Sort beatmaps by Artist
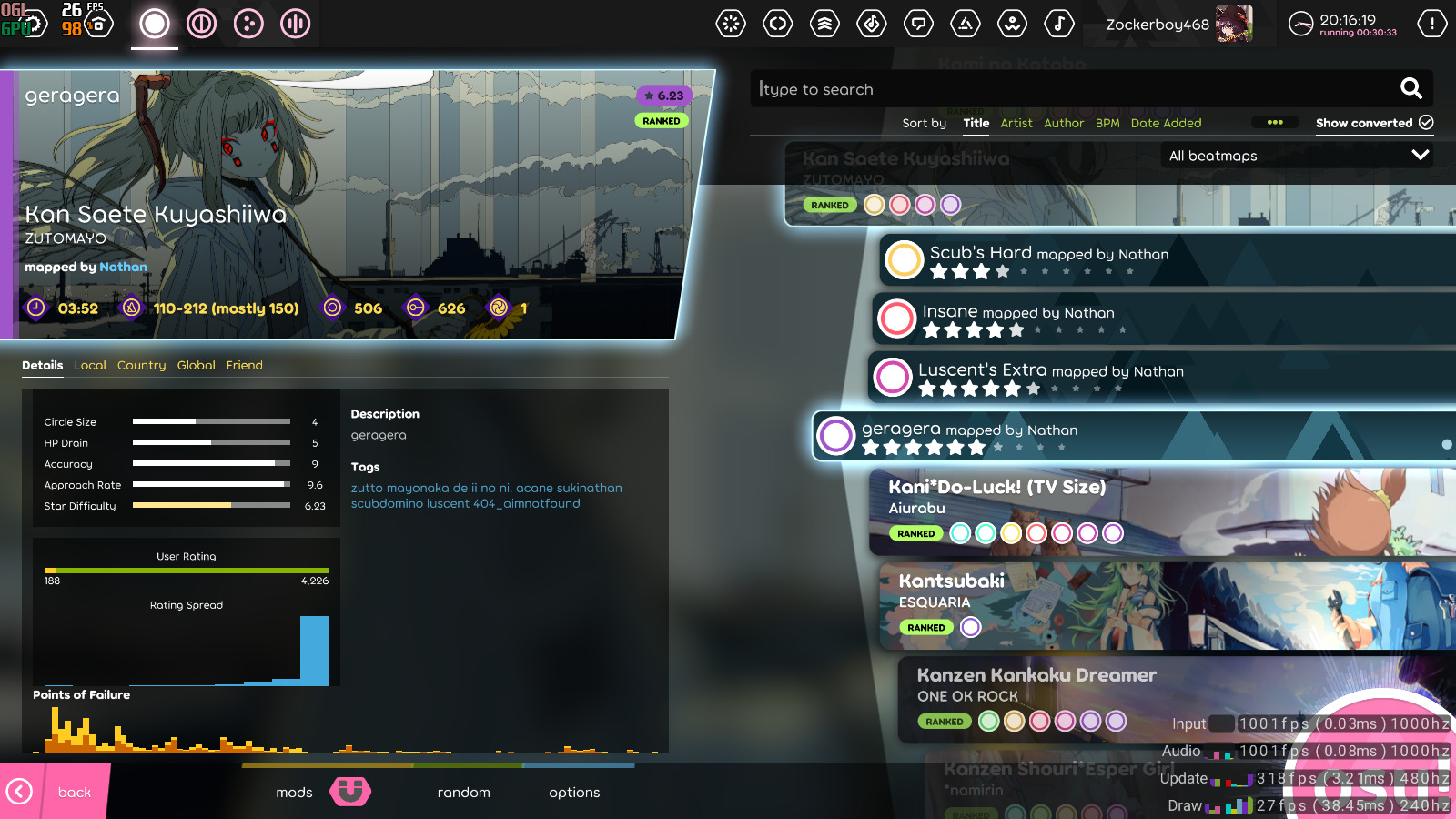 (1016, 123)
